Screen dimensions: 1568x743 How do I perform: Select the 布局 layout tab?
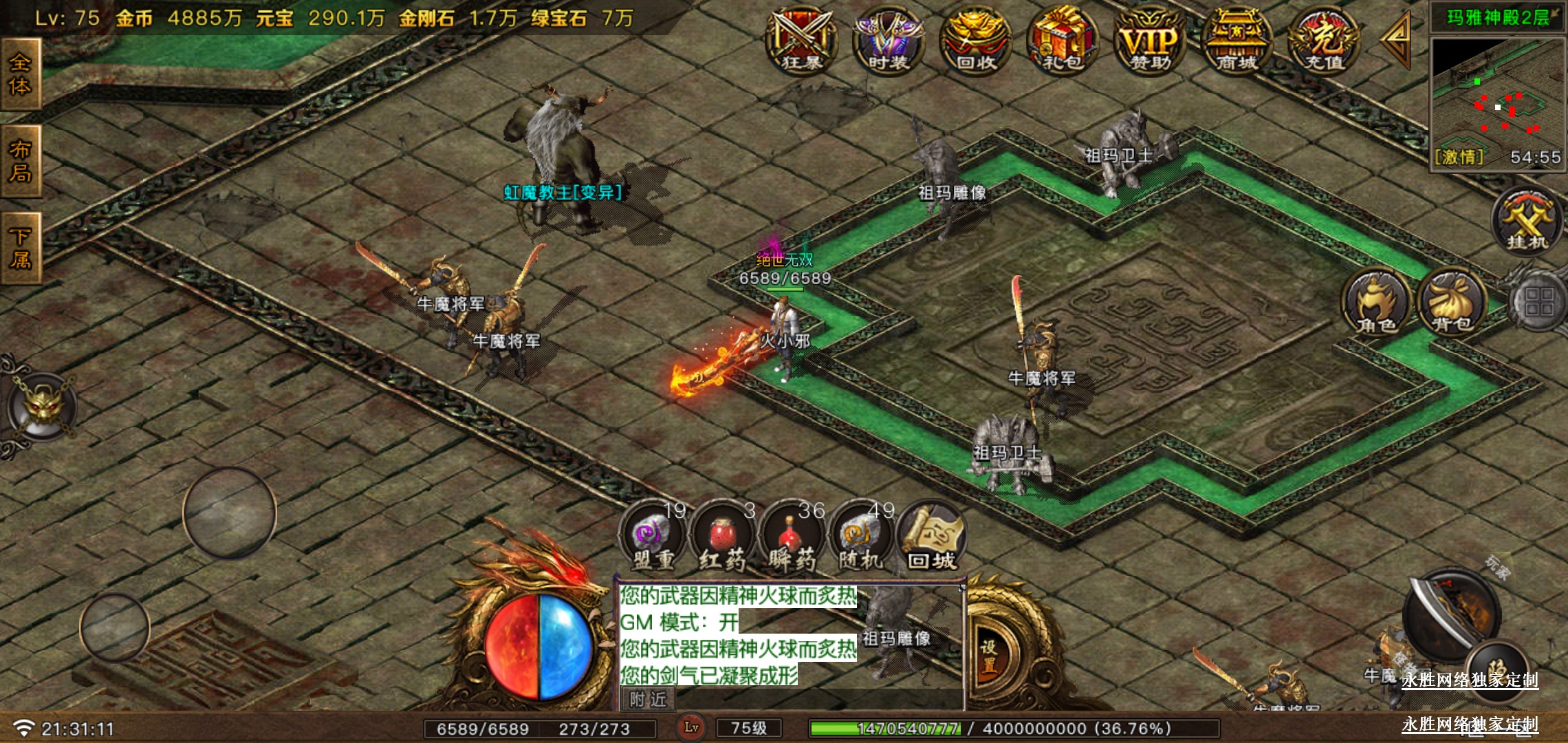(x=21, y=162)
